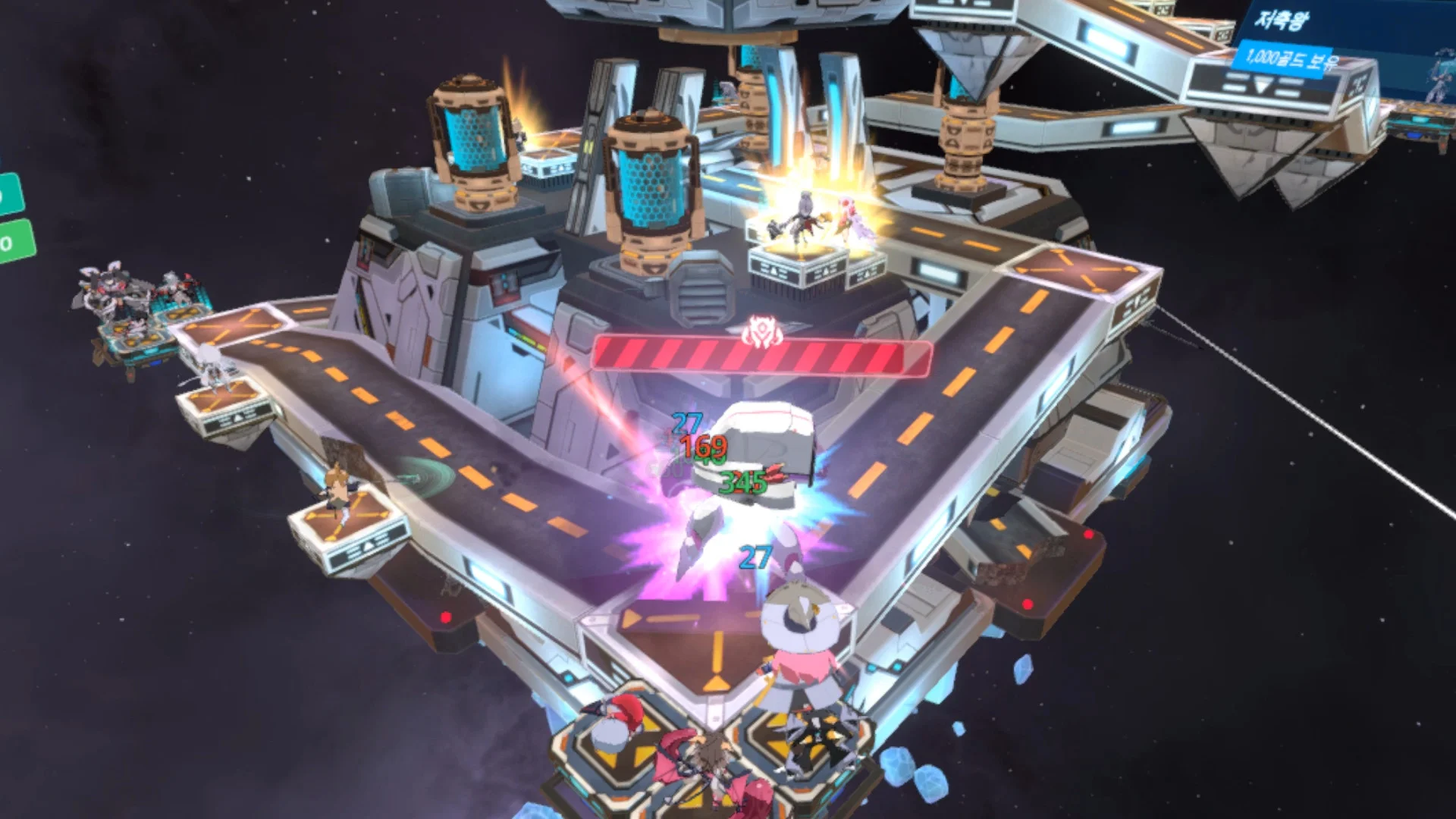Open the 저축왕 panel in the top right
The height and width of the screenshot is (819, 1456).
coord(1284,19)
